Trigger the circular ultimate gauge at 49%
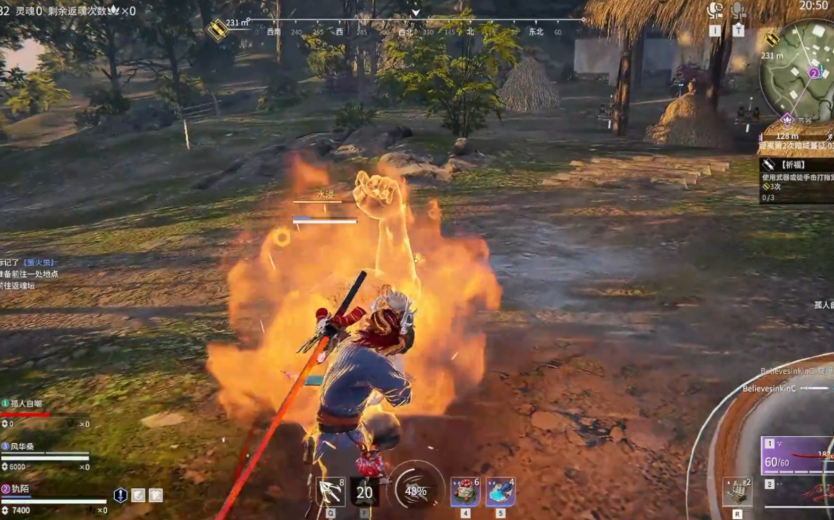 (416, 489)
